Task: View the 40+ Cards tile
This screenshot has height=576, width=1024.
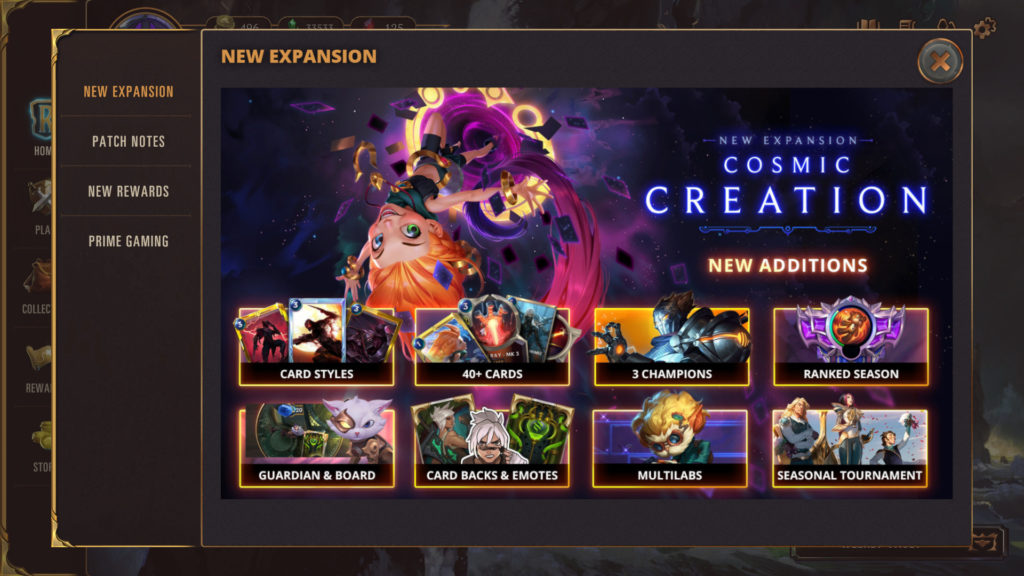Action: tap(492, 346)
